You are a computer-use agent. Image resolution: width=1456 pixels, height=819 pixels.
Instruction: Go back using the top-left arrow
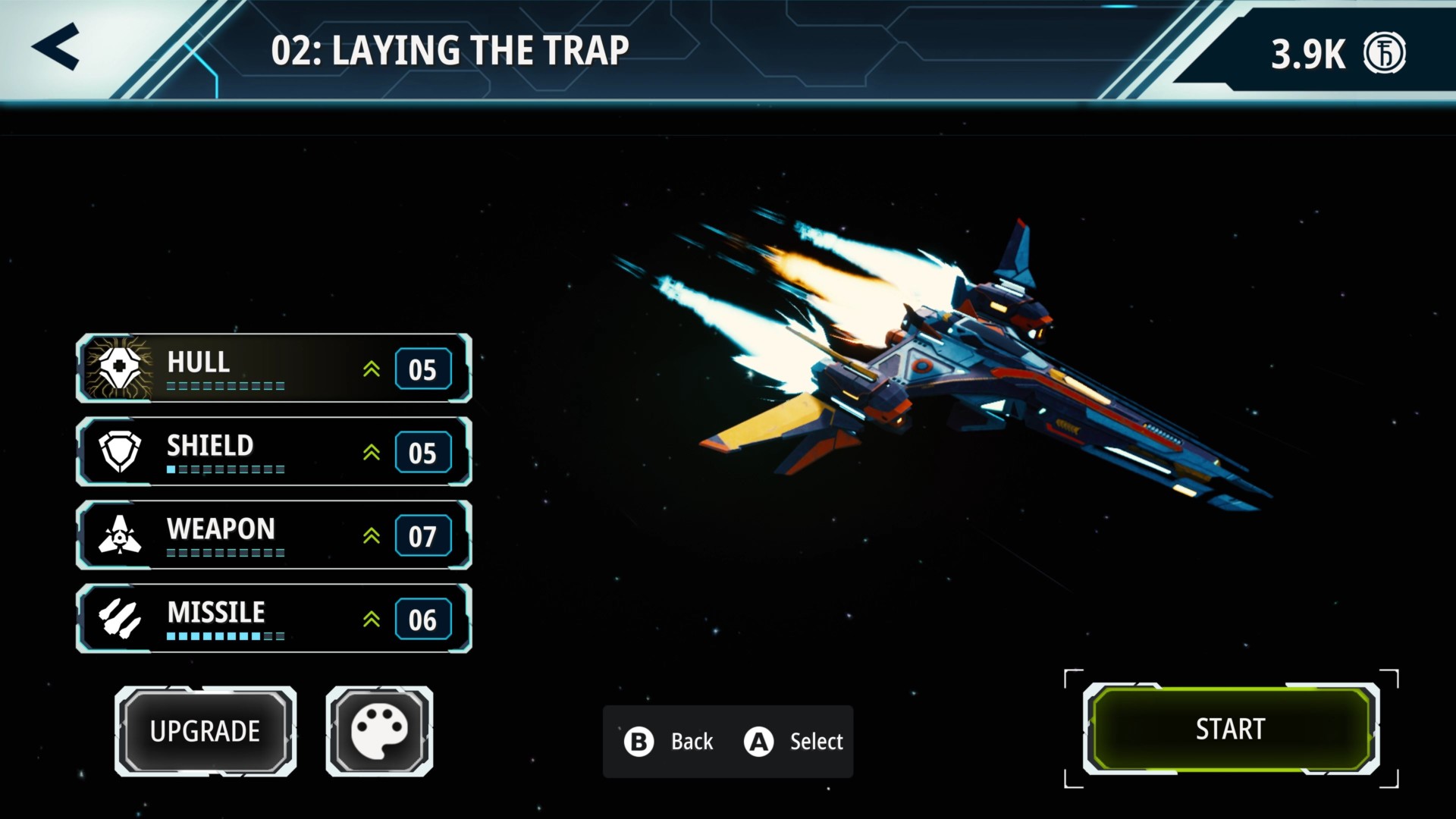[x=56, y=47]
